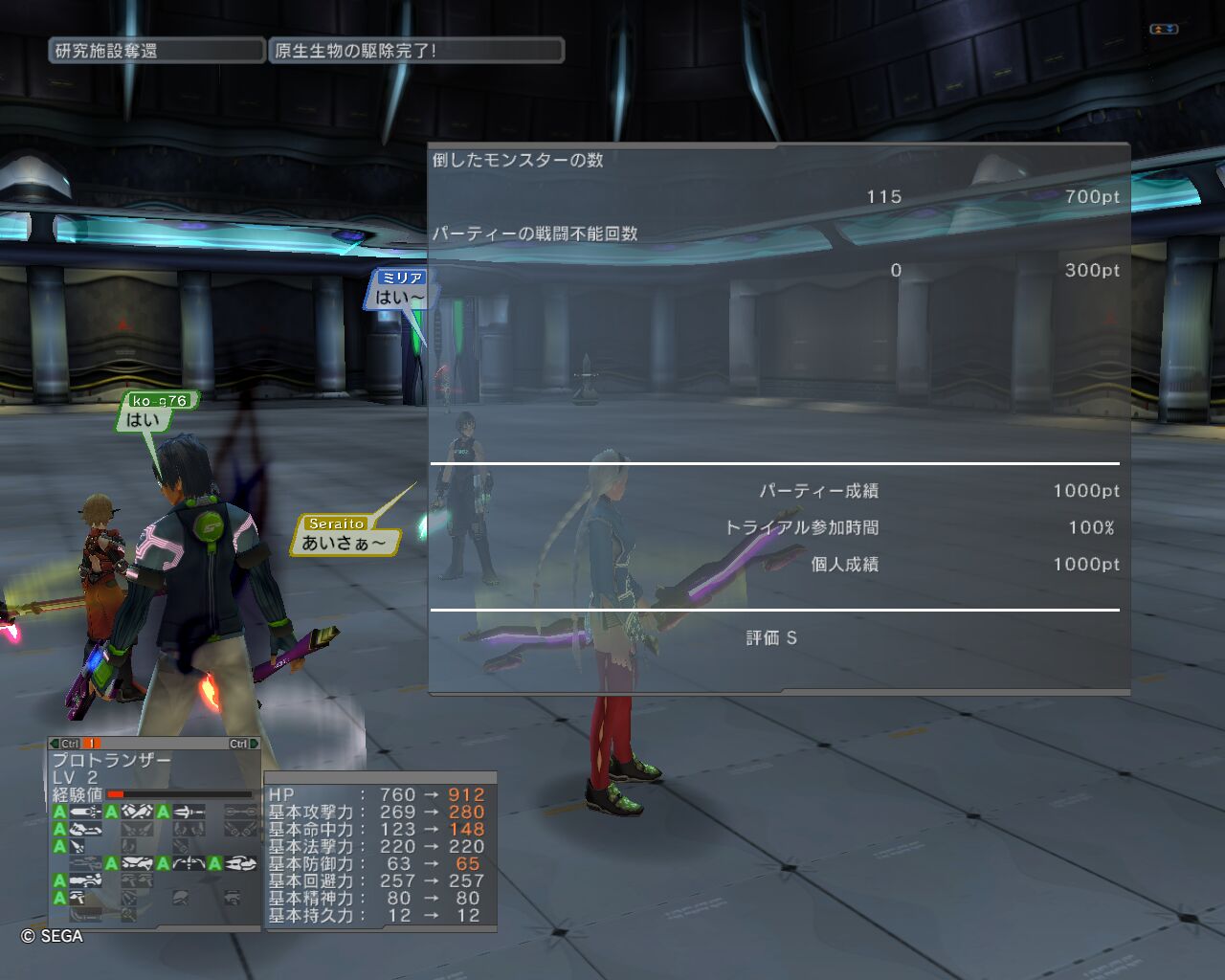The width and height of the screenshot is (1225, 980).
Task: Click the small orange-blue status icon
Action: (1163, 30)
